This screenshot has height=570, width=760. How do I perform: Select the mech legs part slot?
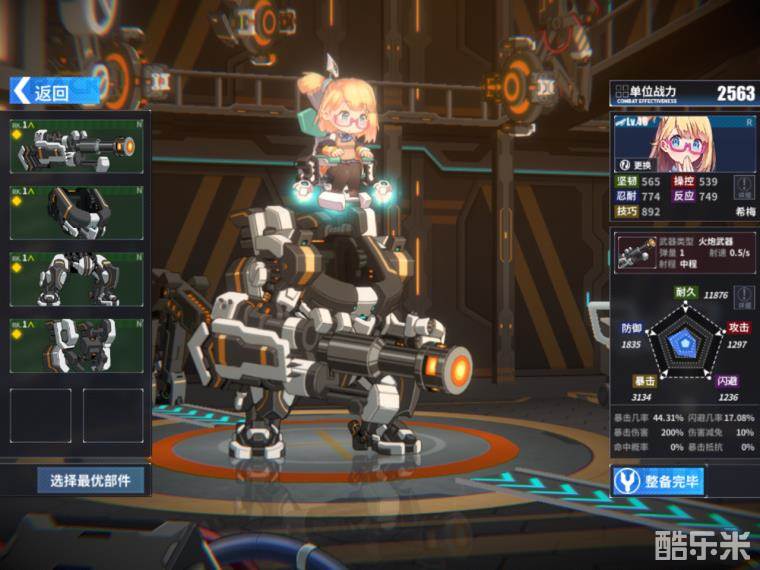point(77,278)
